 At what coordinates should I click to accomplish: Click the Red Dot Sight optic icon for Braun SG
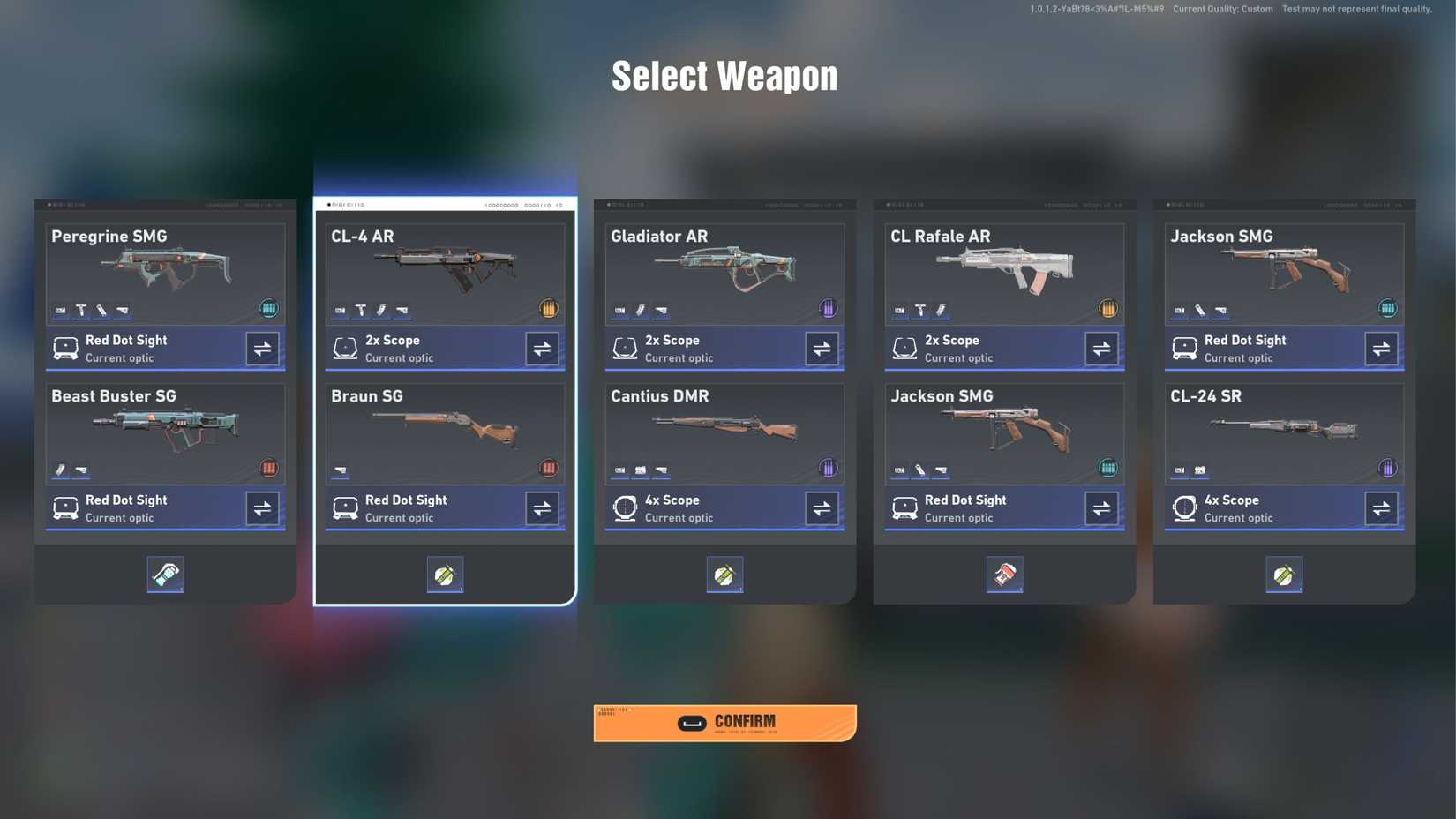click(344, 507)
